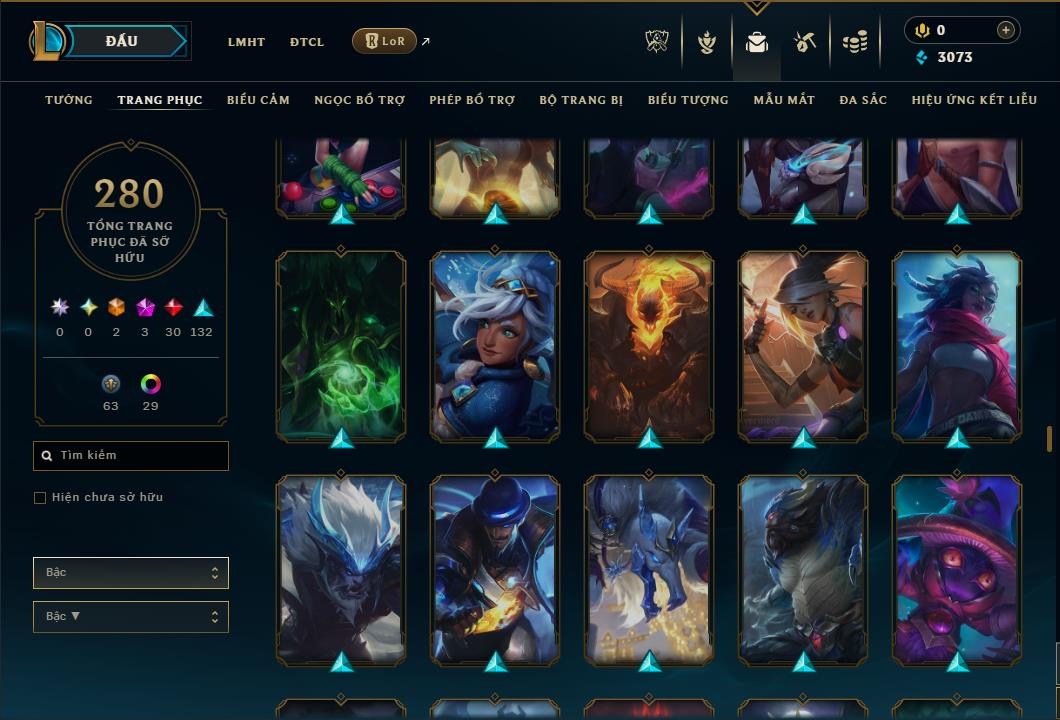
Task: Show the BỘ TRANG BỊ tab
Action: click(581, 100)
